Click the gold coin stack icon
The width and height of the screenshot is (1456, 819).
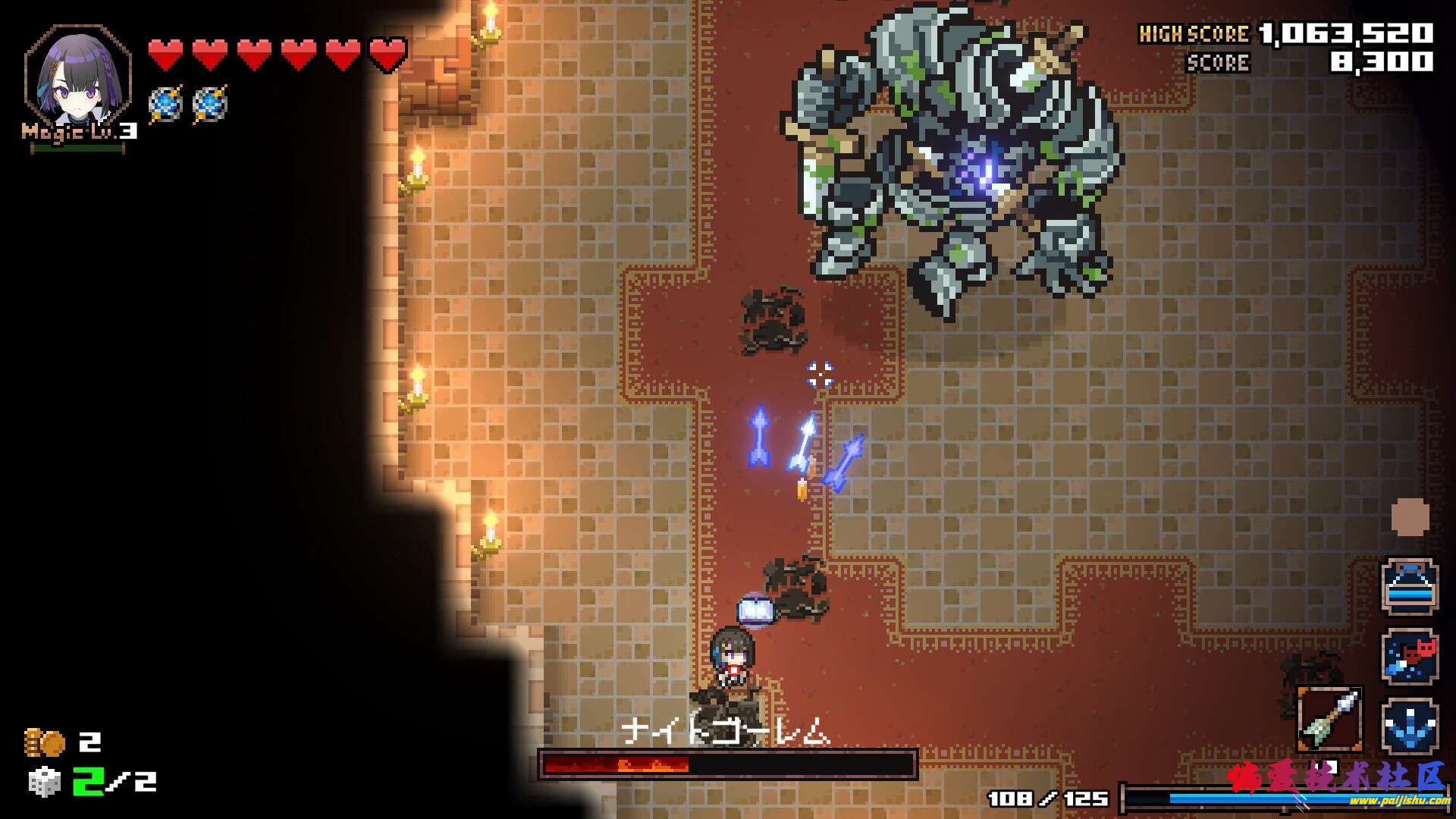pyautogui.click(x=44, y=742)
